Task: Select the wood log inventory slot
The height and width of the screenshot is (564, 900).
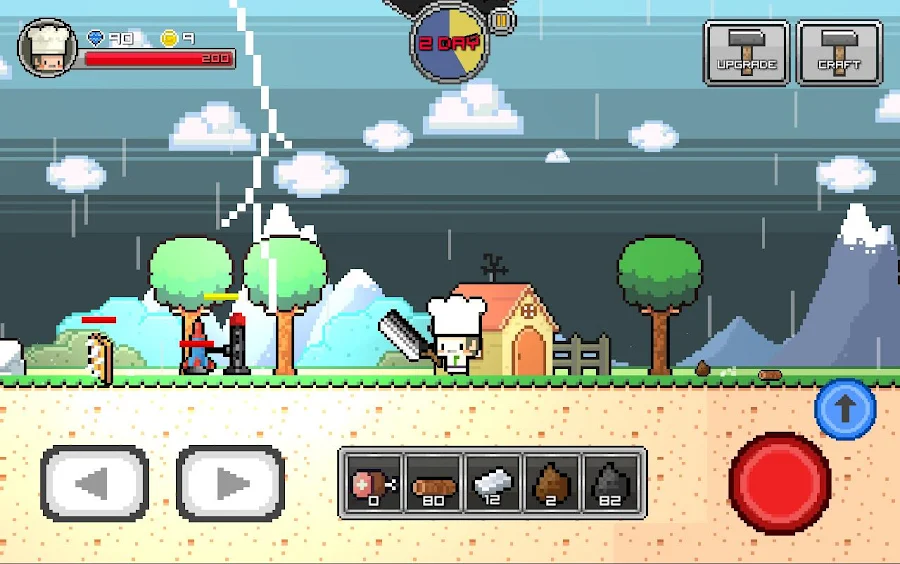Action: (x=433, y=482)
